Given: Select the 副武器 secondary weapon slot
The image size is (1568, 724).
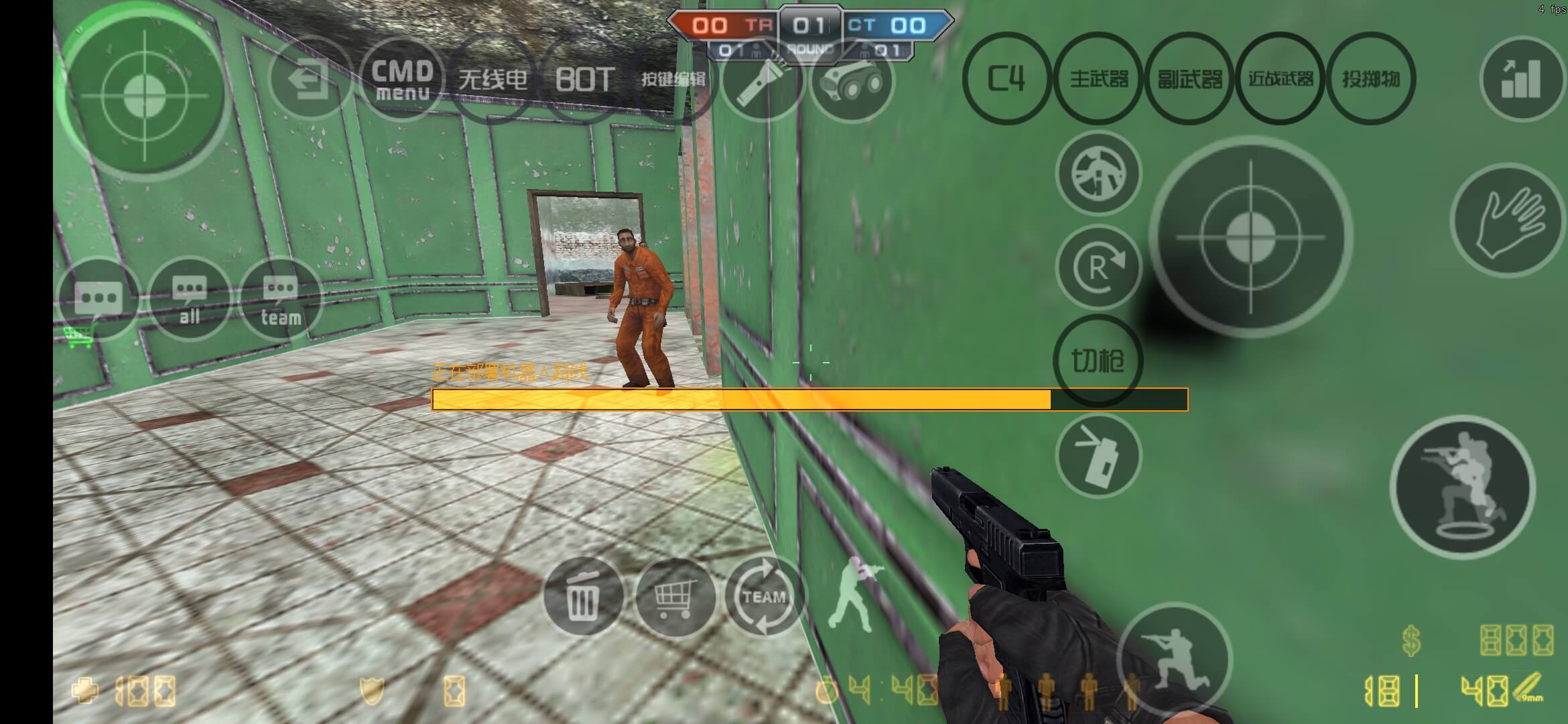Looking at the screenshot, I should pyautogui.click(x=1189, y=79).
